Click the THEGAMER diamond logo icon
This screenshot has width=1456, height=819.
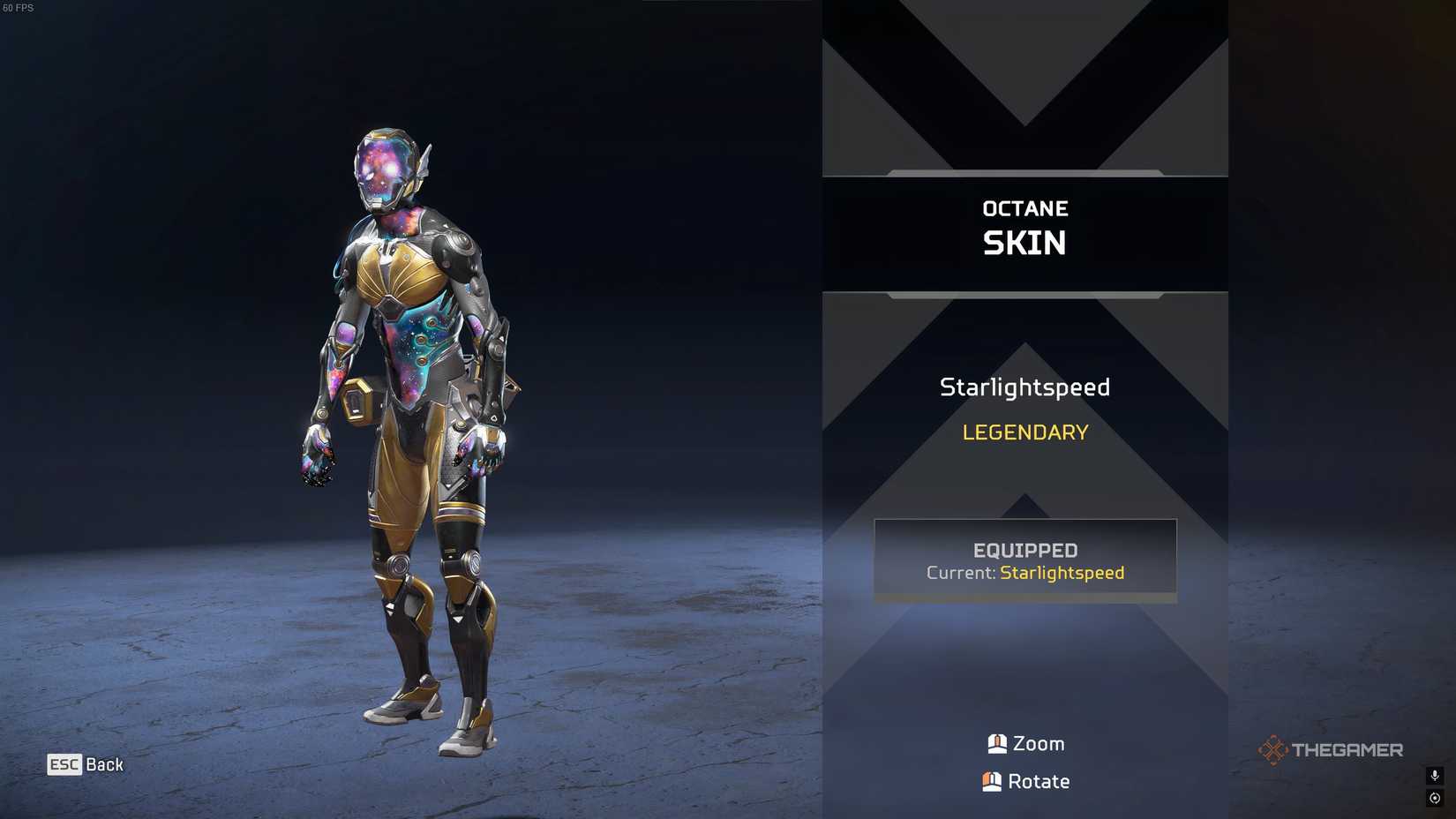pos(1274,749)
